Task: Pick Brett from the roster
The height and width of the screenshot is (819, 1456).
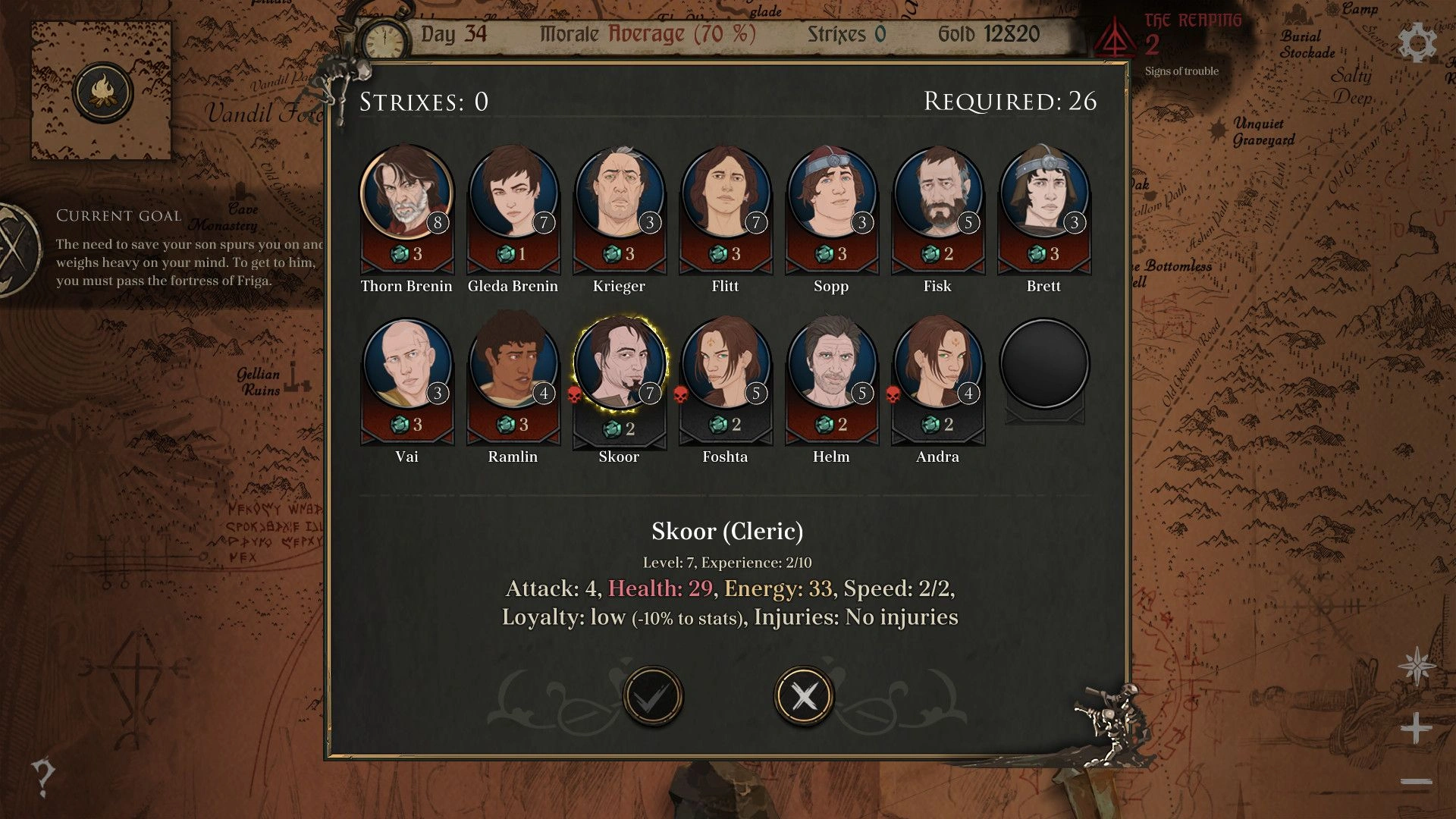Action: (1044, 193)
